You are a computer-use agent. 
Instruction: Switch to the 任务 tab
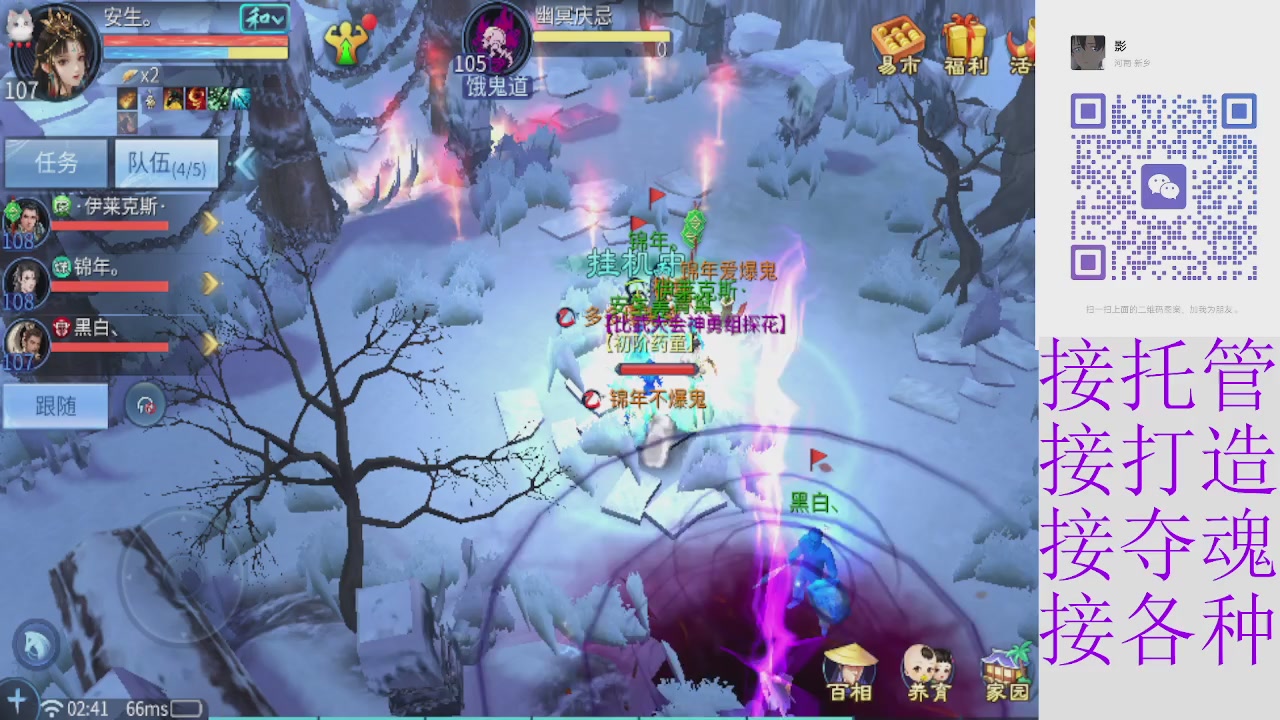click(55, 163)
